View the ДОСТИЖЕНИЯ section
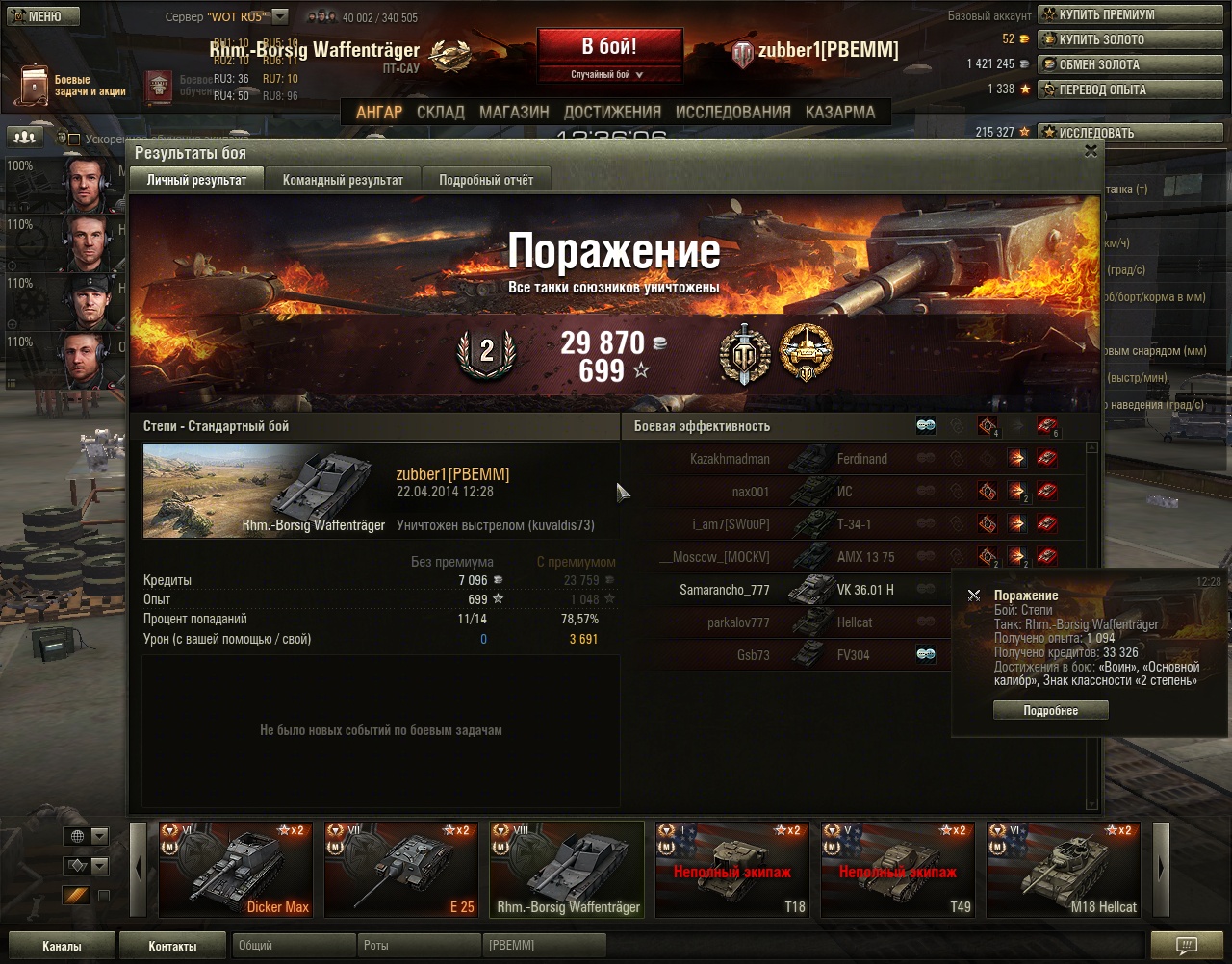Image resolution: width=1232 pixels, height=964 pixels. click(x=612, y=112)
